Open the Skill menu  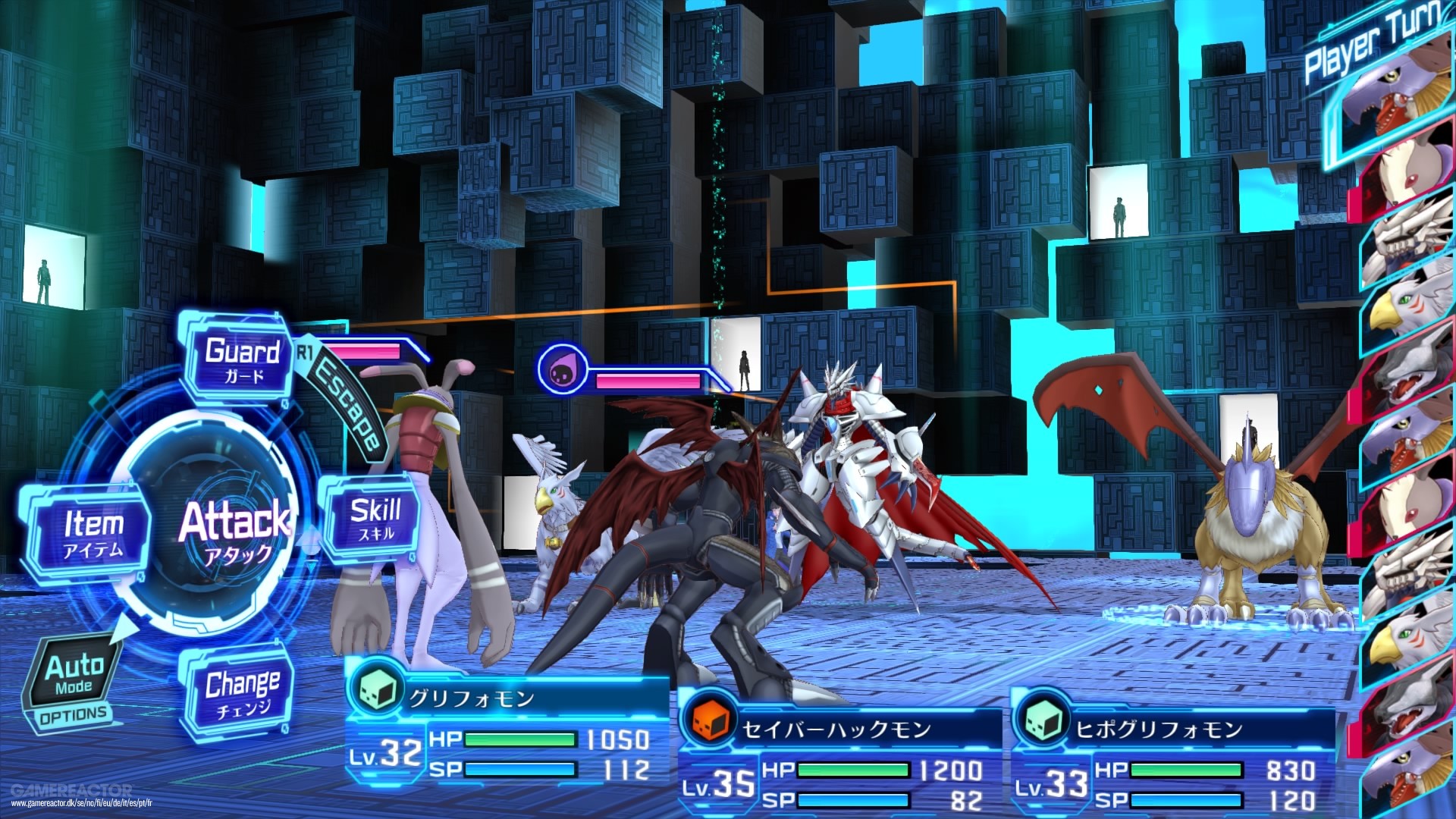pos(375,519)
